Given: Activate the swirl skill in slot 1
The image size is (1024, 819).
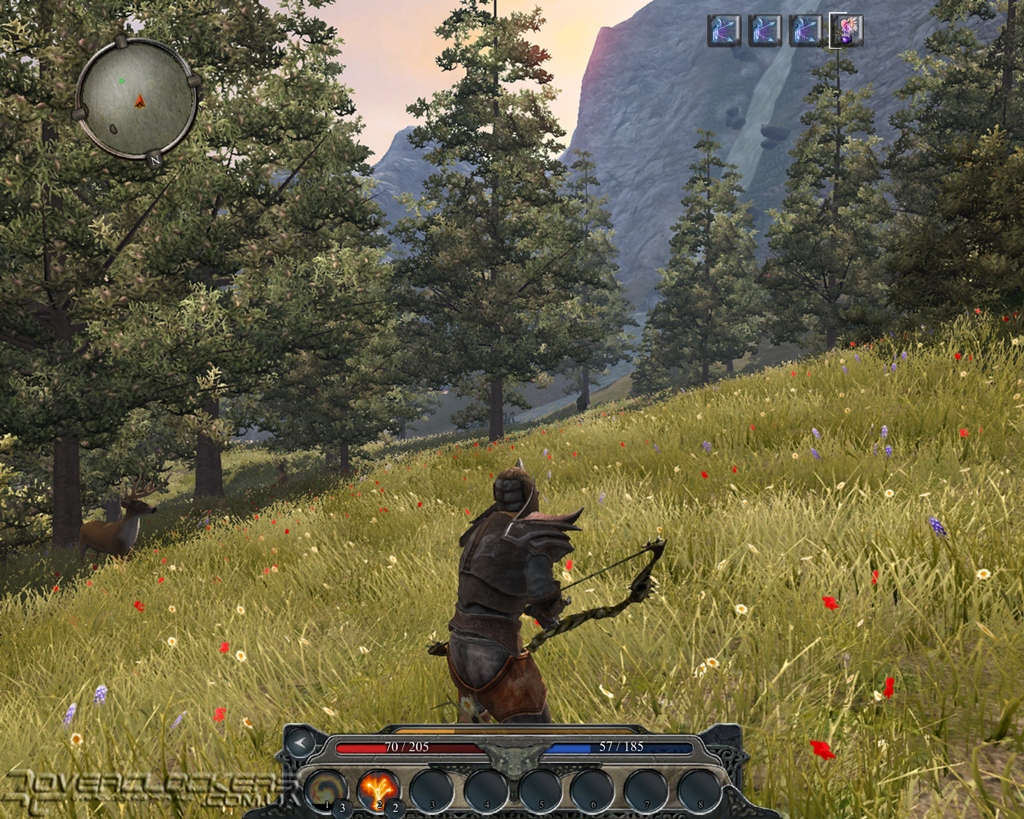Looking at the screenshot, I should click(325, 789).
